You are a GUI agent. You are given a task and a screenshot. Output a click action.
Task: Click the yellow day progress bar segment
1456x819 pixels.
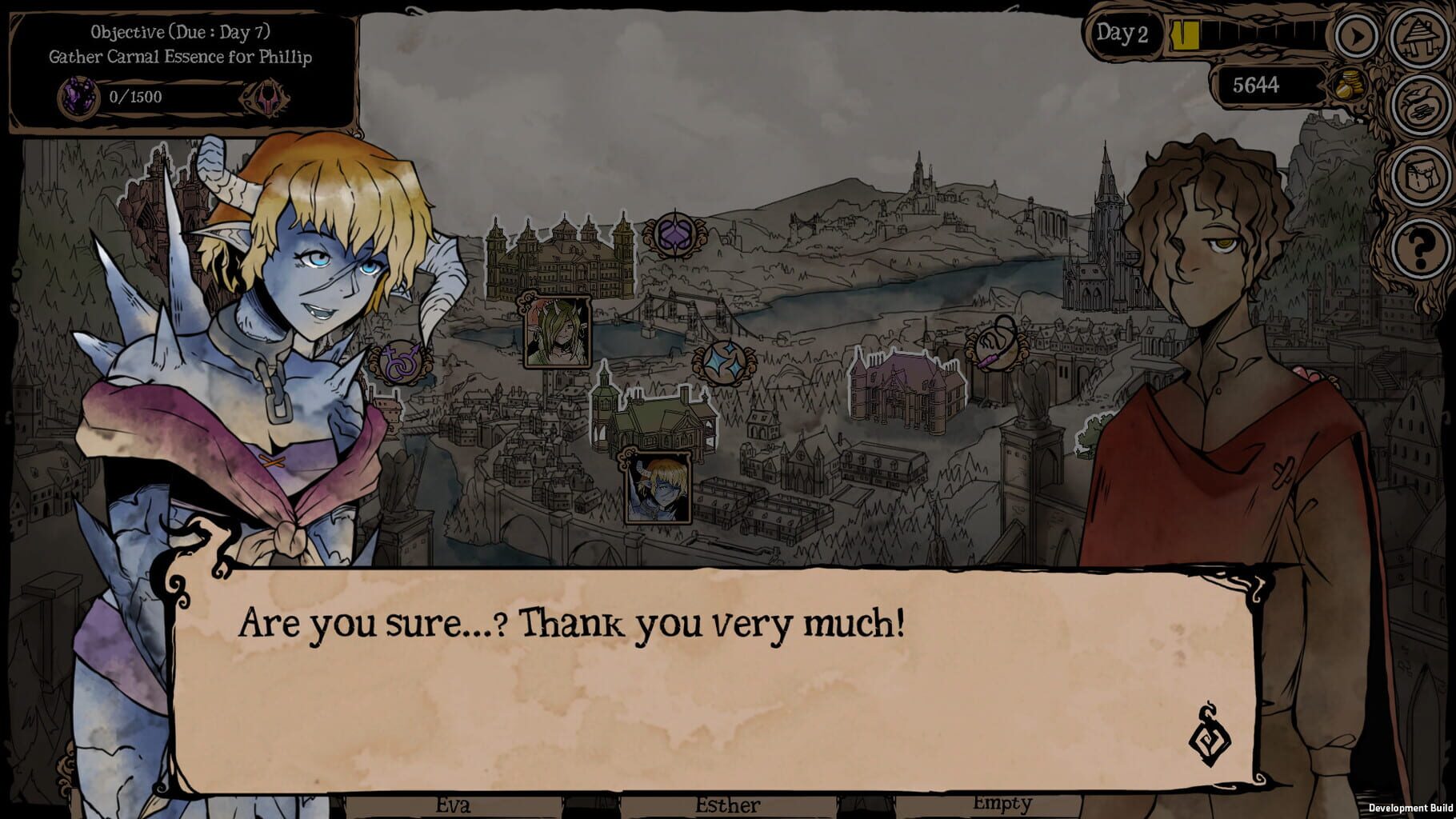[x=1186, y=34]
